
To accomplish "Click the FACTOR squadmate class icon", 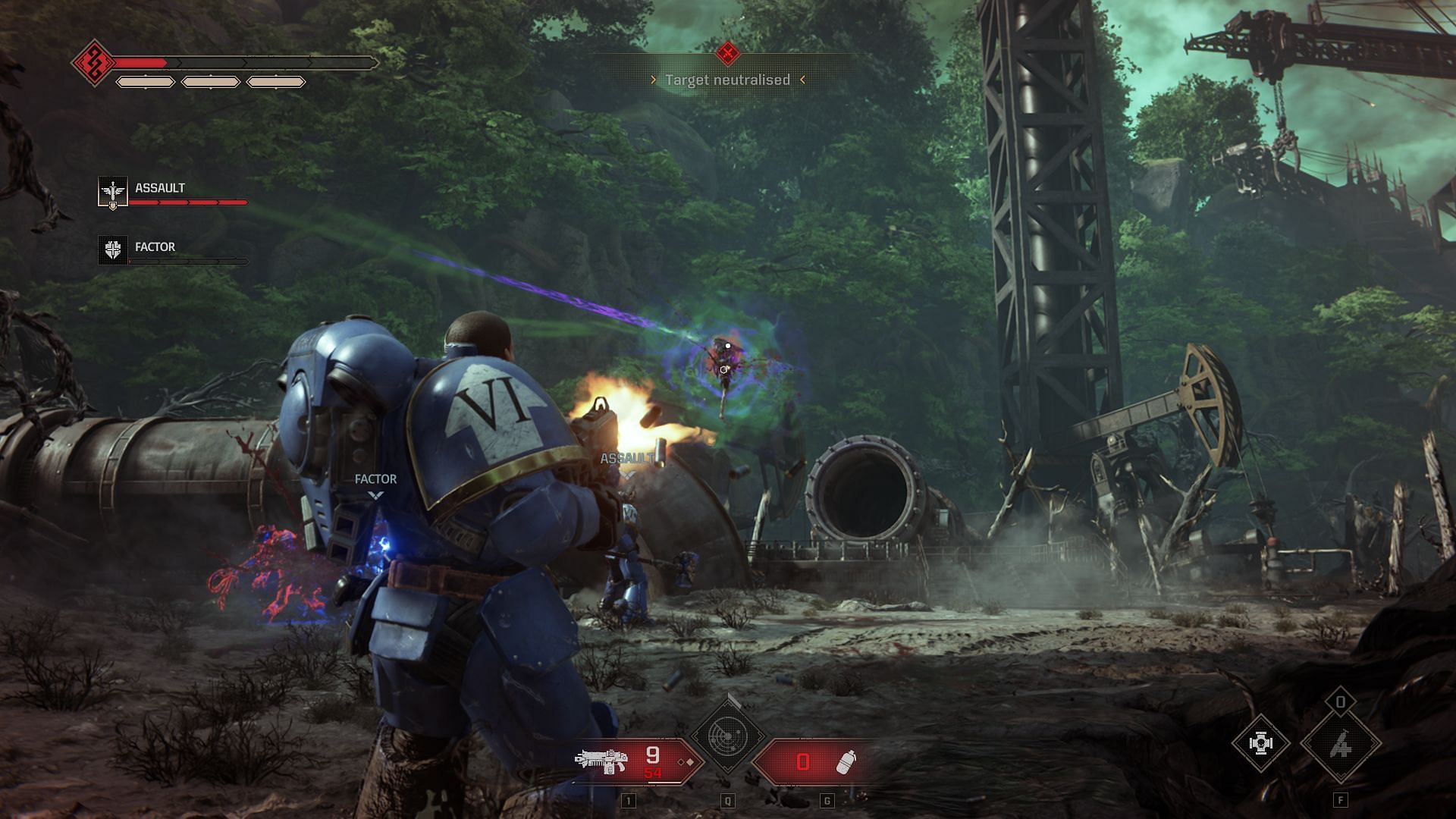I will (x=113, y=249).
